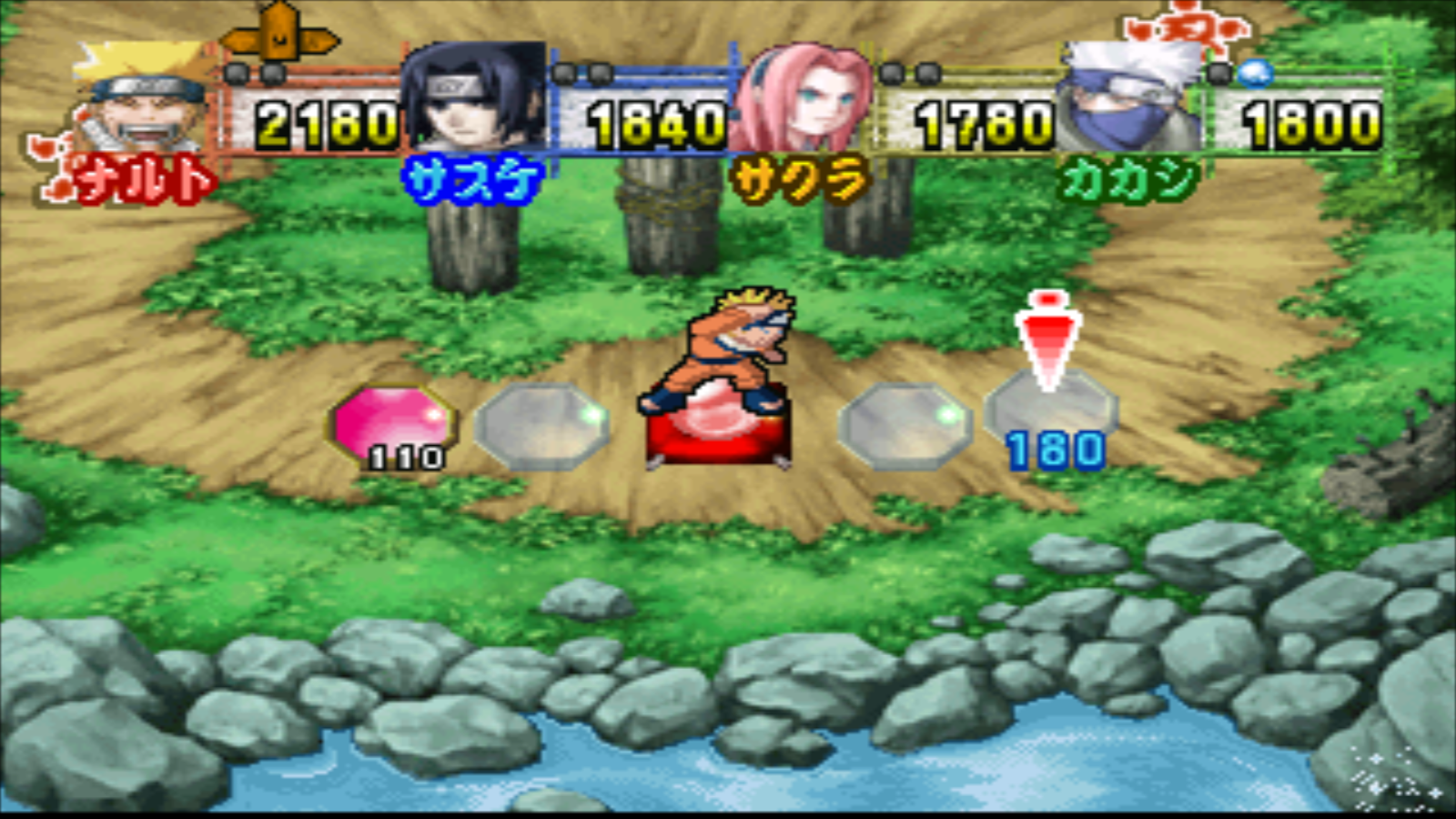
Task: Select Naruto's character portrait
Action: pos(136,100)
